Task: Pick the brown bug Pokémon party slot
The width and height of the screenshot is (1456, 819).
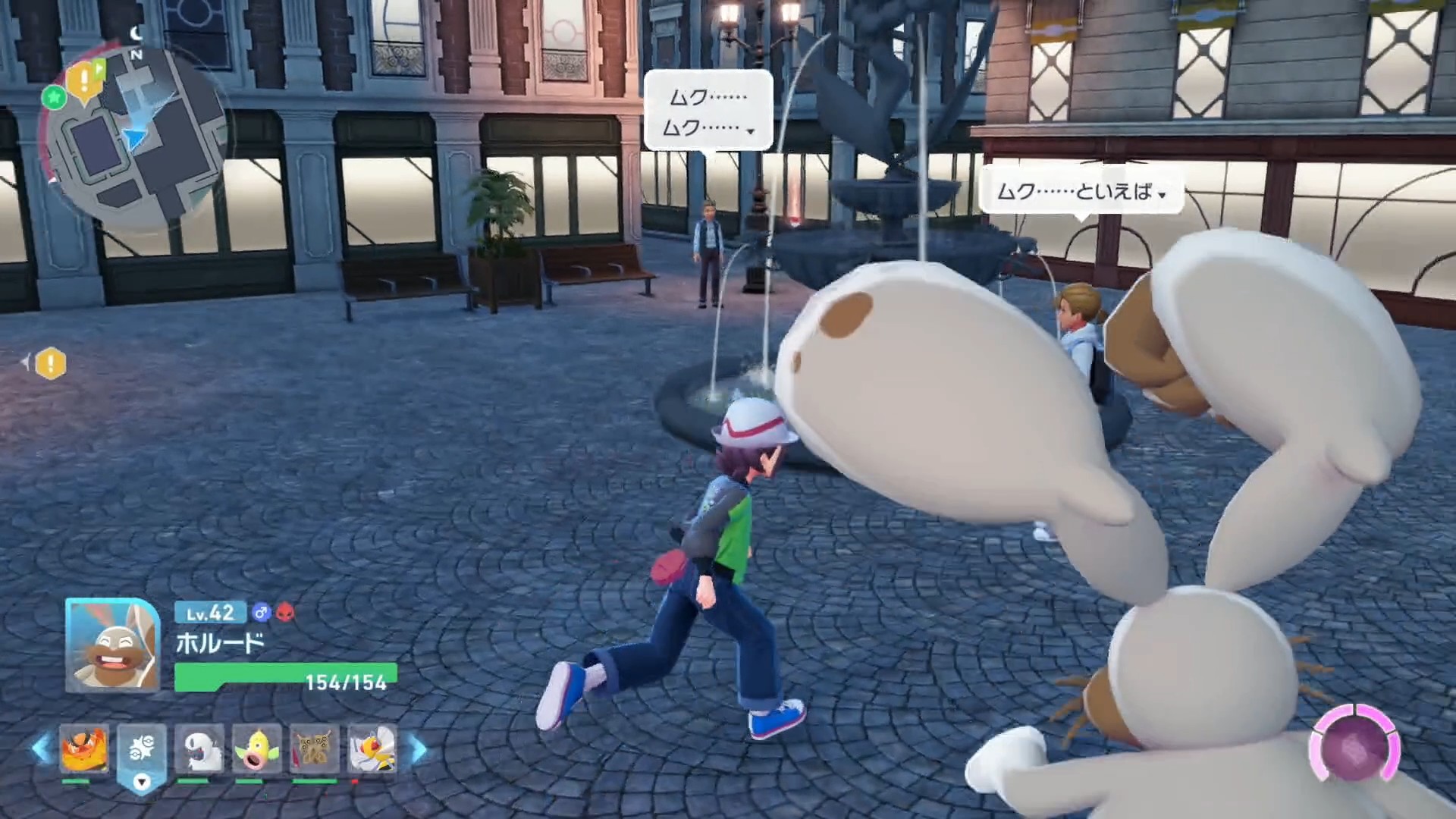Action: coord(313,749)
